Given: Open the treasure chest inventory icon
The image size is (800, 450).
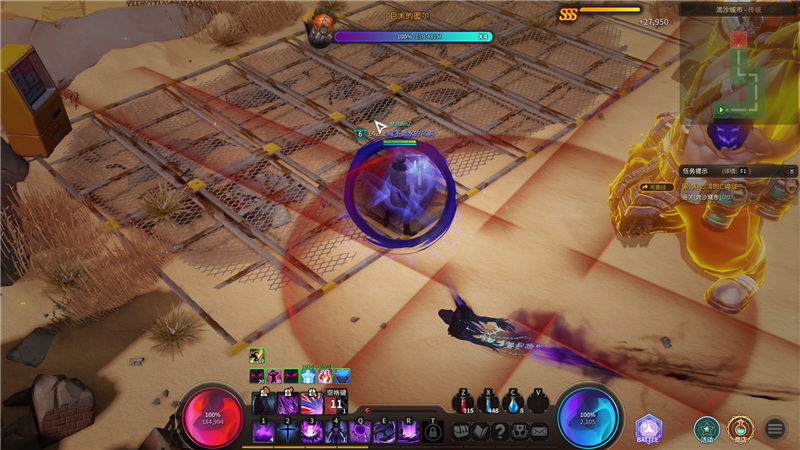Looking at the screenshot, I should (x=461, y=431).
